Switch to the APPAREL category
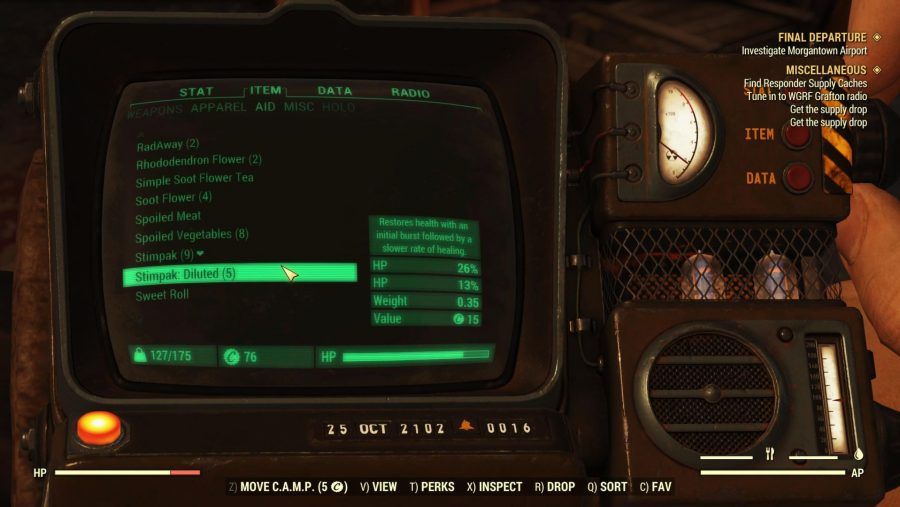Image resolution: width=900 pixels, height=507 pixels. coord(218,107)
